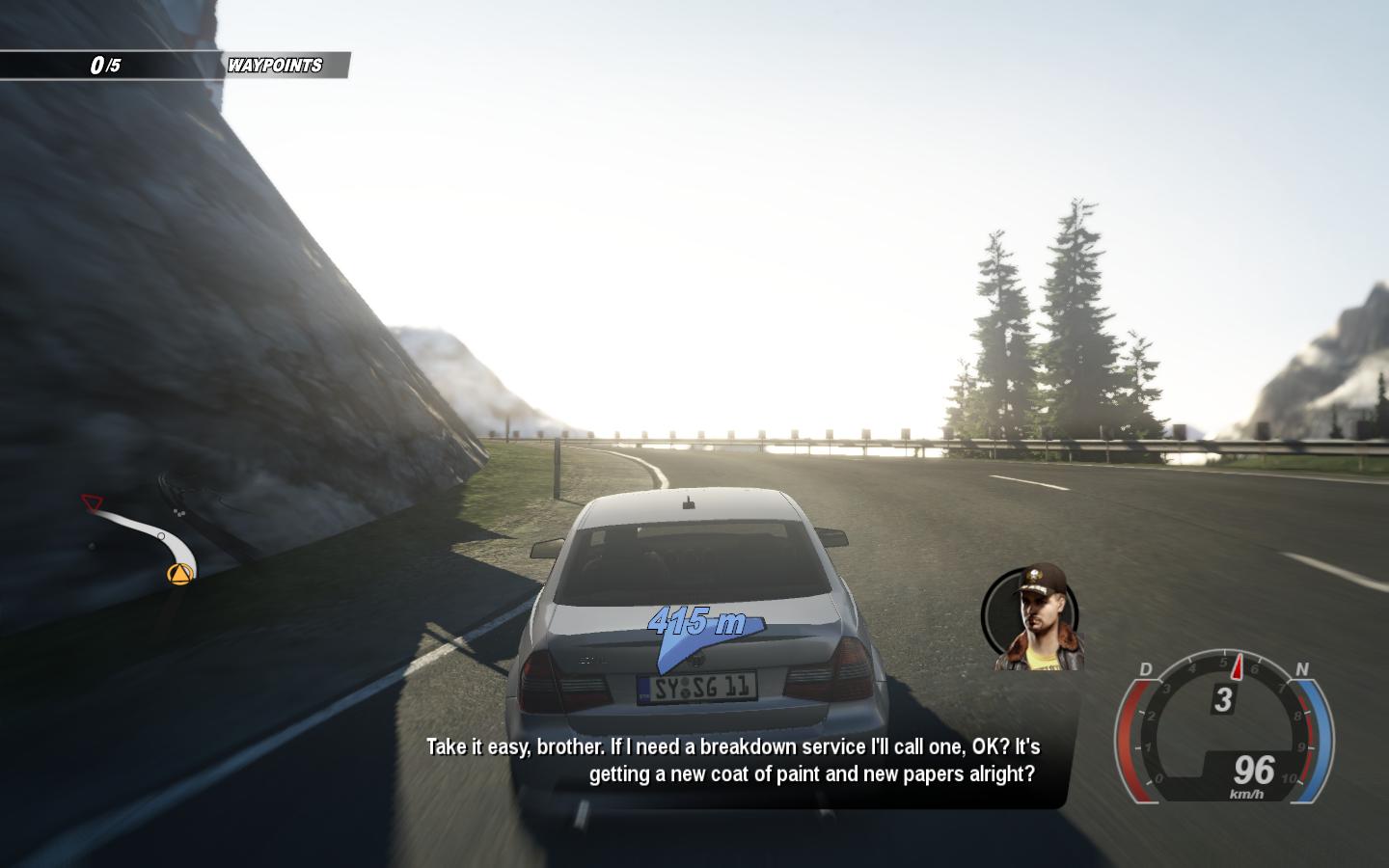Click the orange player marker on the minimap

click(x=179, y=575)
